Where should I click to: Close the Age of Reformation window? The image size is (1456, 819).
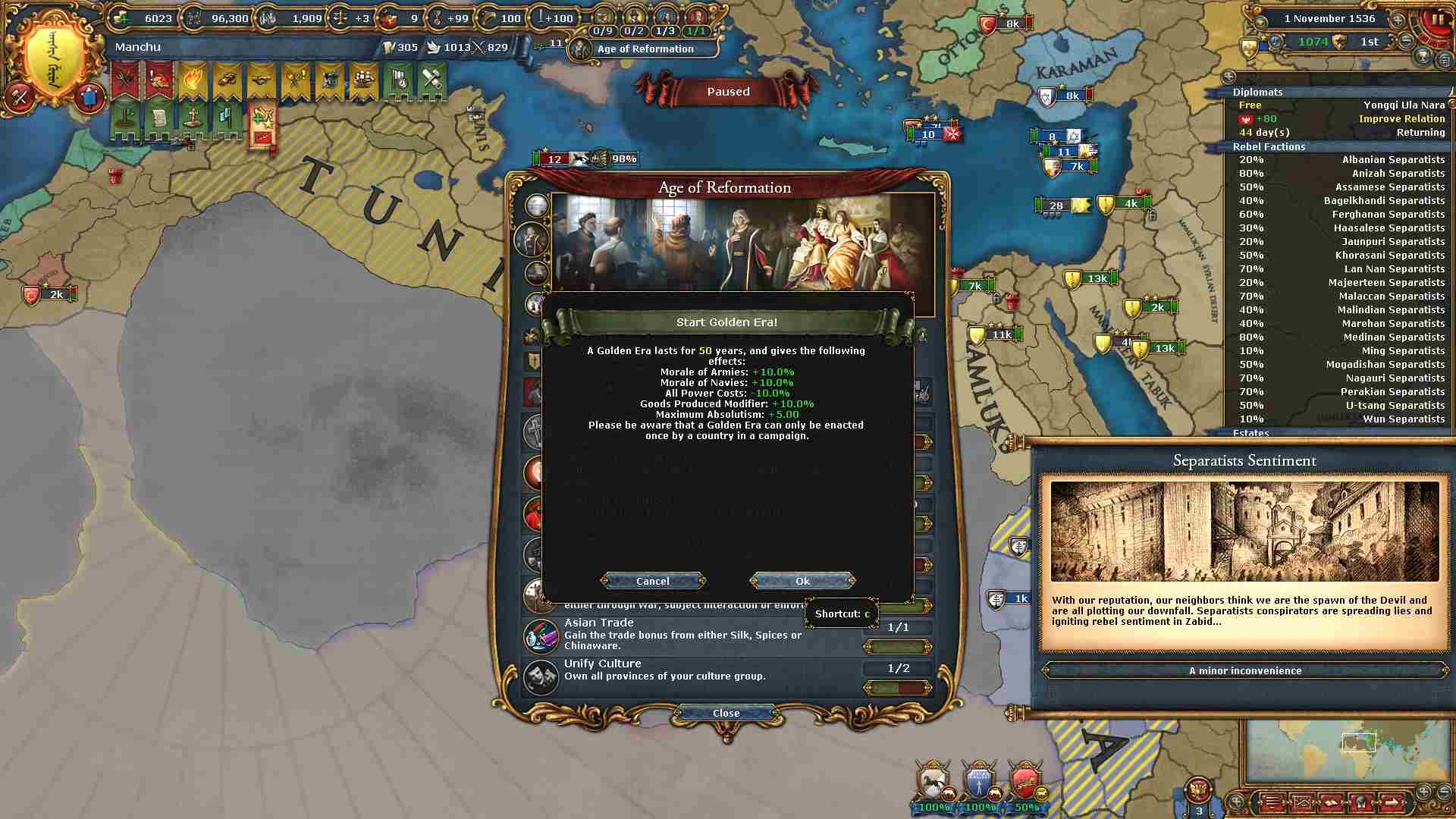pyautogui.click(x=726, y=713)
